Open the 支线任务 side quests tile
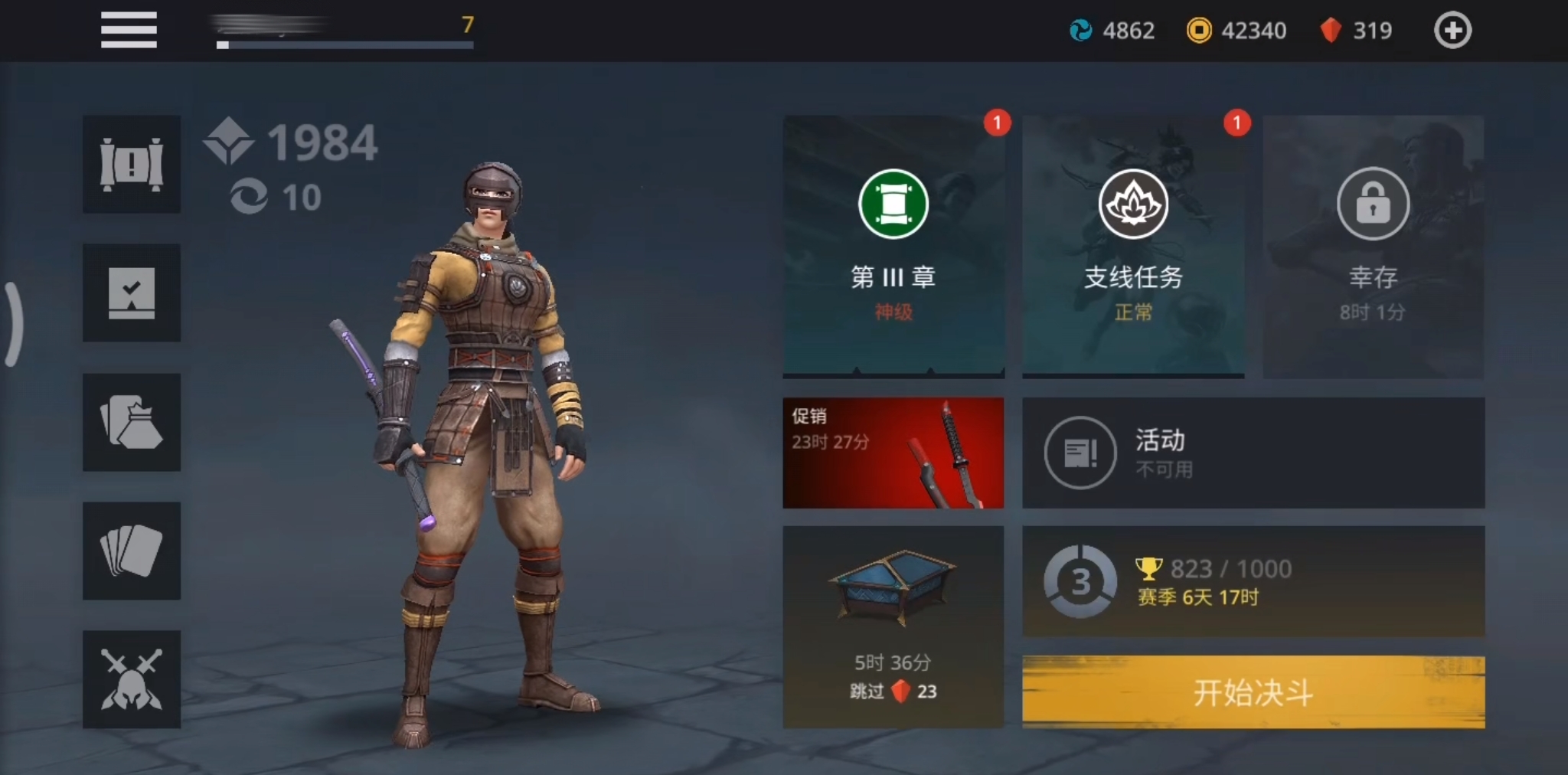The height and width of the screenshot is (775, 1568). [1133, 247]
